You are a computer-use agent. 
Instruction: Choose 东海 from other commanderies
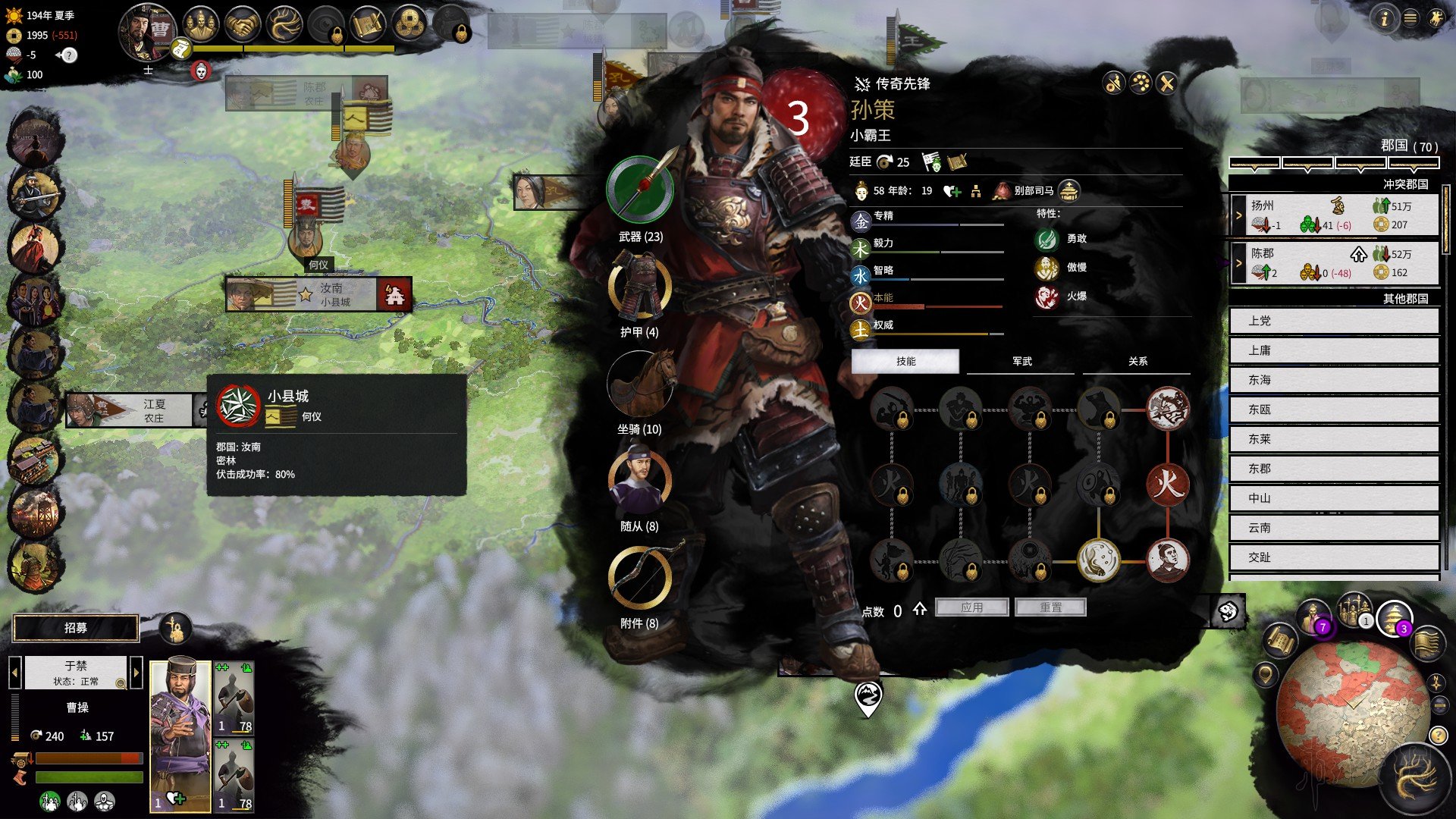(x=1333, y=380)
